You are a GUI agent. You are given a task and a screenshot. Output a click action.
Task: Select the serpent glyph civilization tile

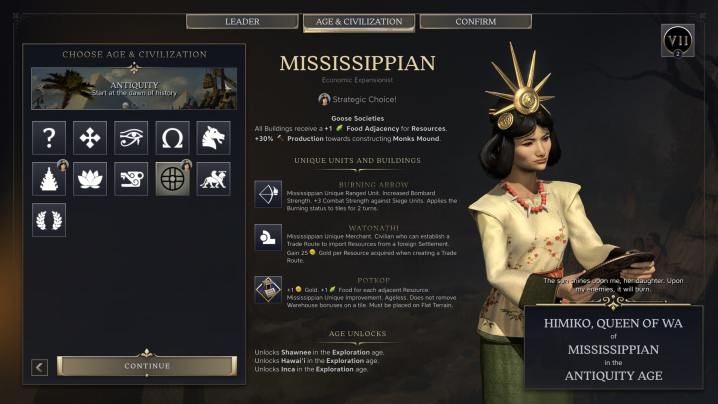click(132, 179)
